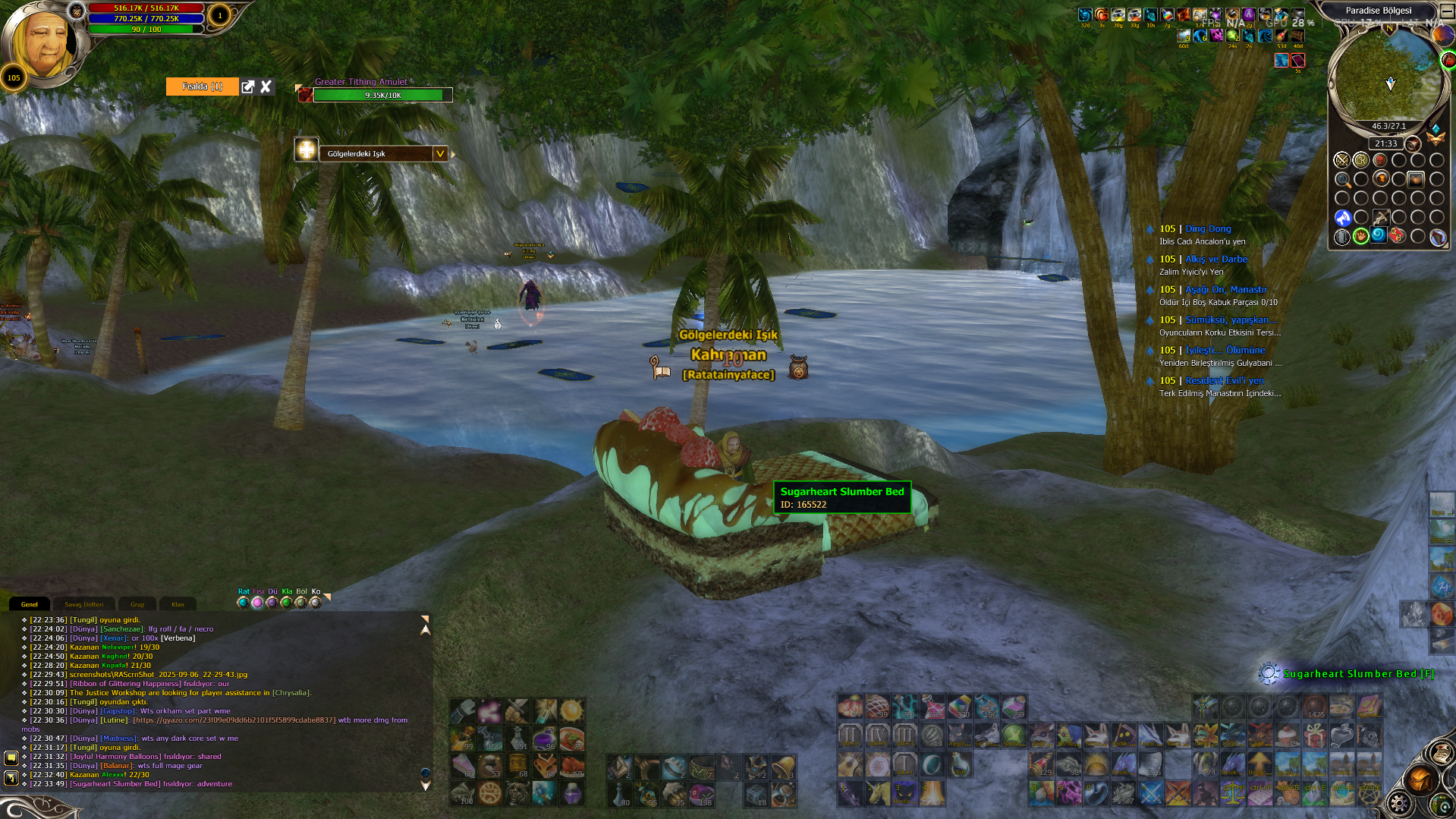Select the Alkış ve Darbe quest
This screenshot has height=819, width=1456.
pos(1215,259)
